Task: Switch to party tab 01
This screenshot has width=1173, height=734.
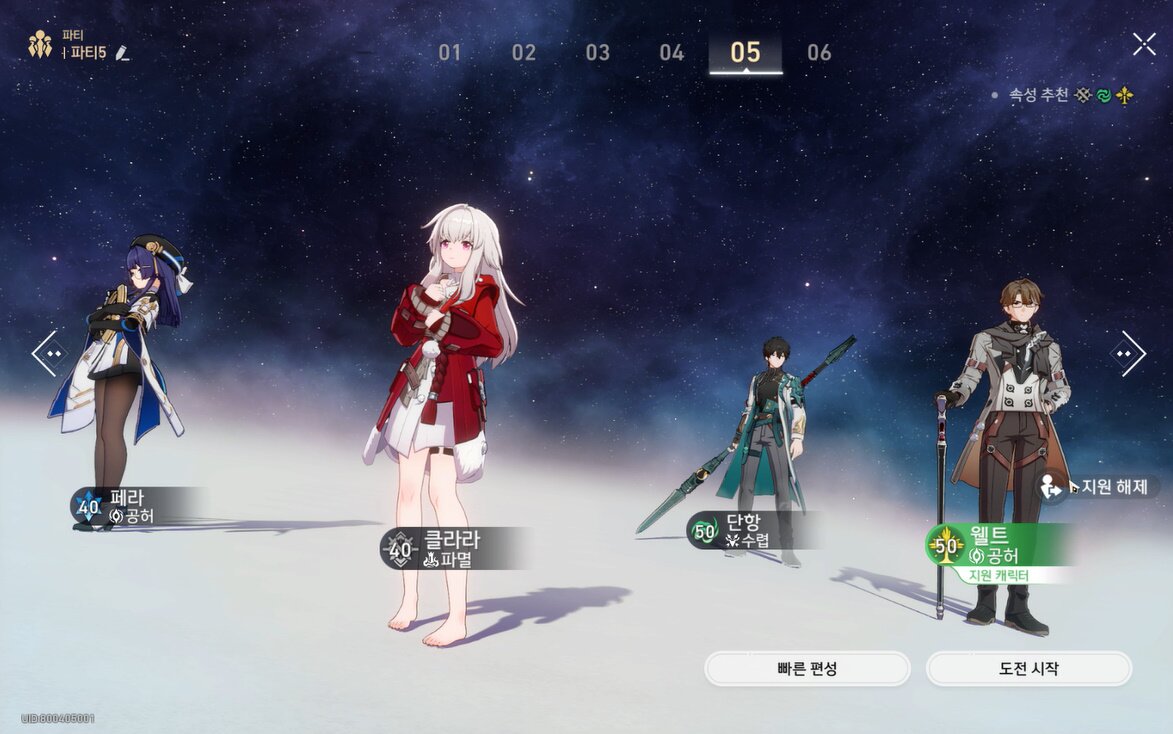Action: [x=450, y=53]
